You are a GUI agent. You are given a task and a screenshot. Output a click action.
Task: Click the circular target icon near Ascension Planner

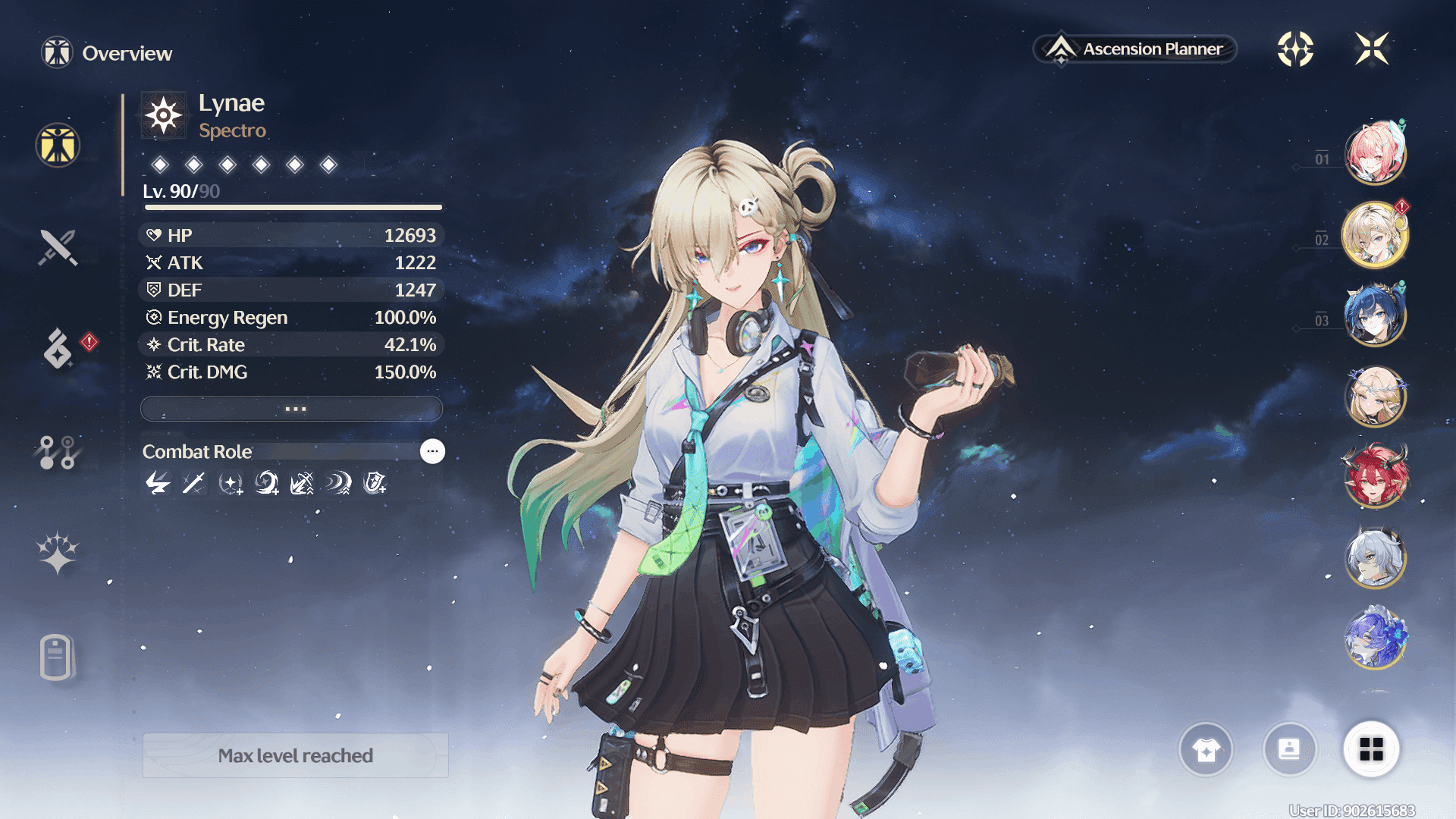[x=1295, y=49]
